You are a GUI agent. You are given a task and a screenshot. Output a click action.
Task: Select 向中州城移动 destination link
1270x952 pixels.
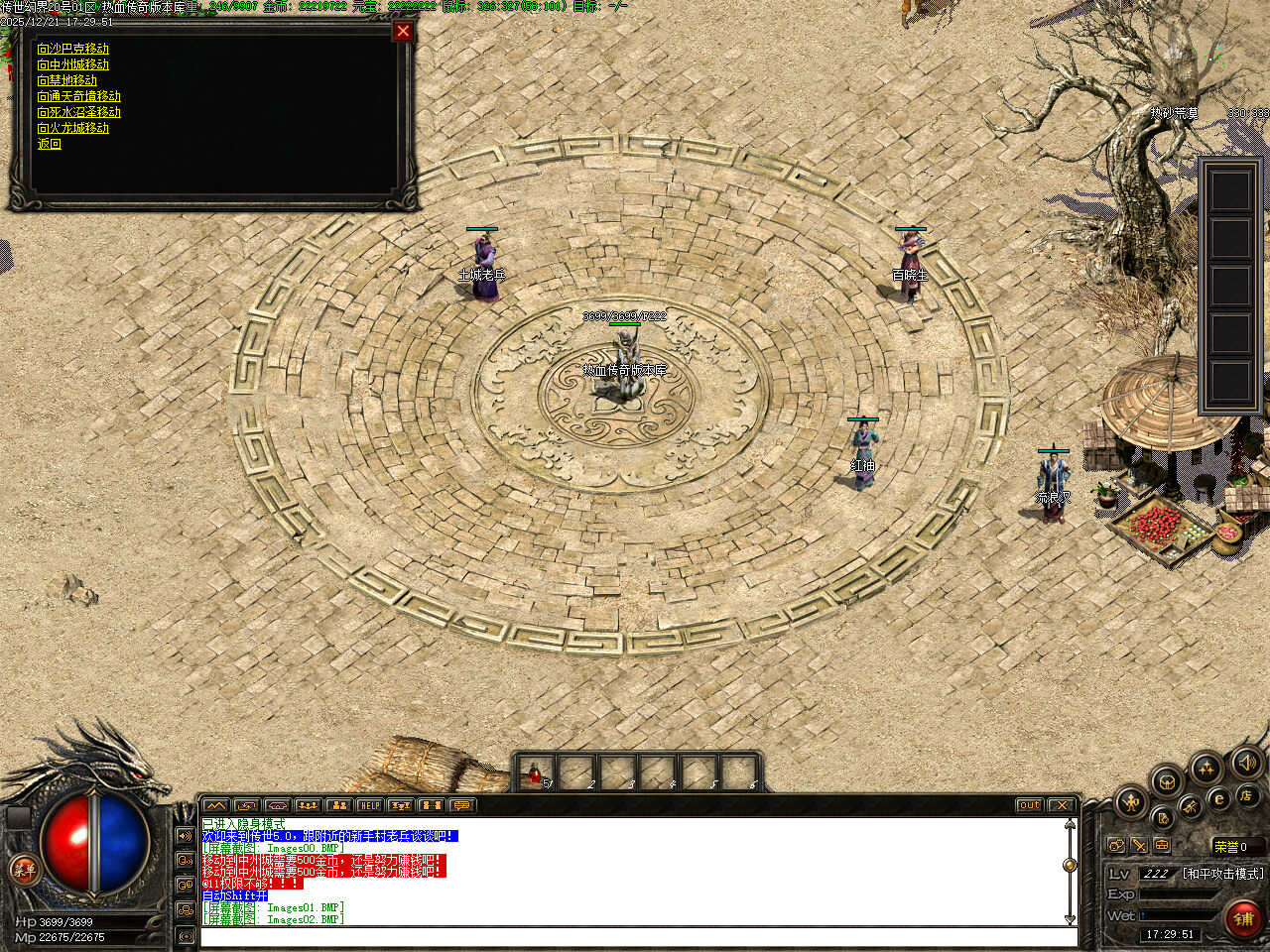point(72,64)
